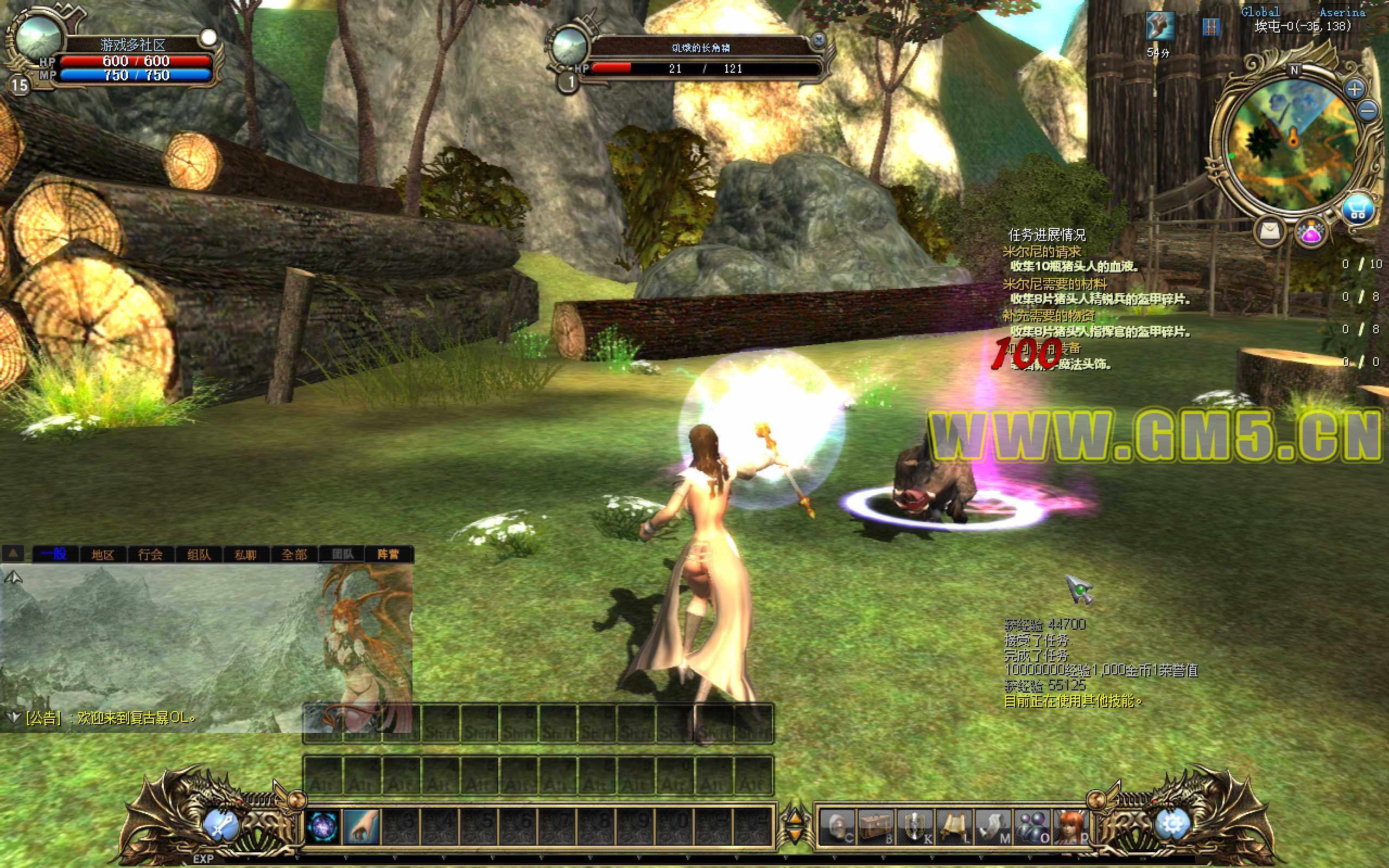Show the 全部 chat tab
Screen dimensions: 1389x868
coord(294,554)
